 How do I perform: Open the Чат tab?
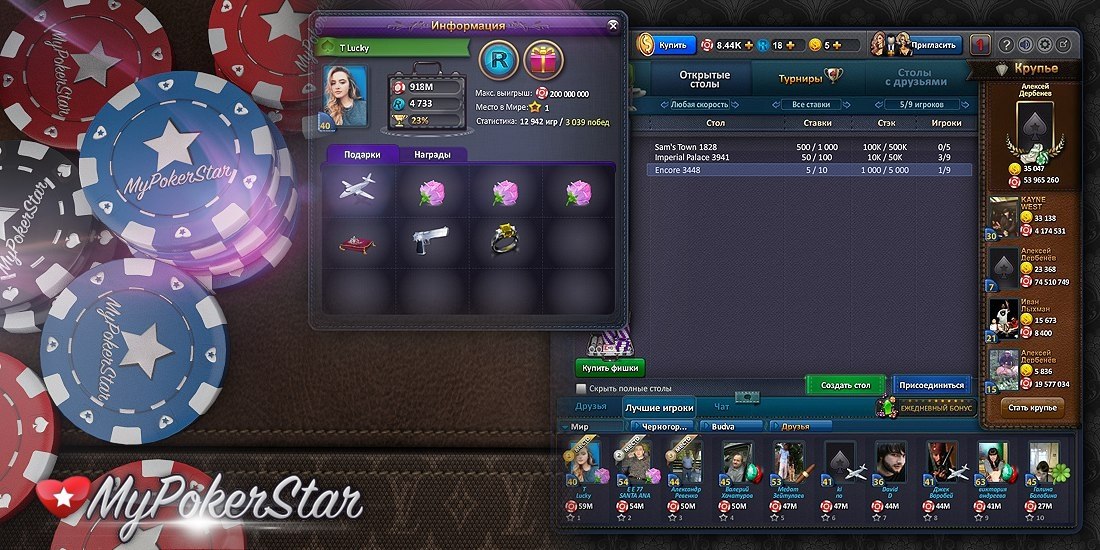pos(722,407)
